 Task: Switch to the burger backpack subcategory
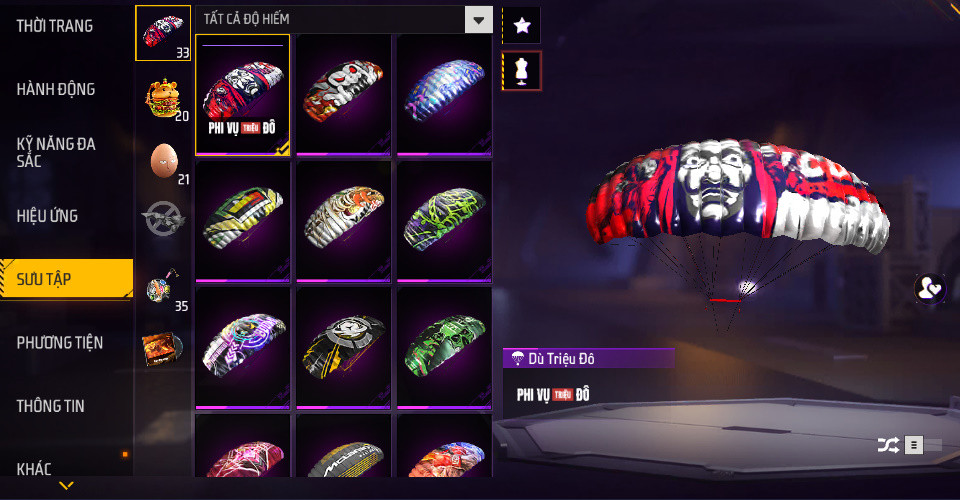[x=163, y=98]
